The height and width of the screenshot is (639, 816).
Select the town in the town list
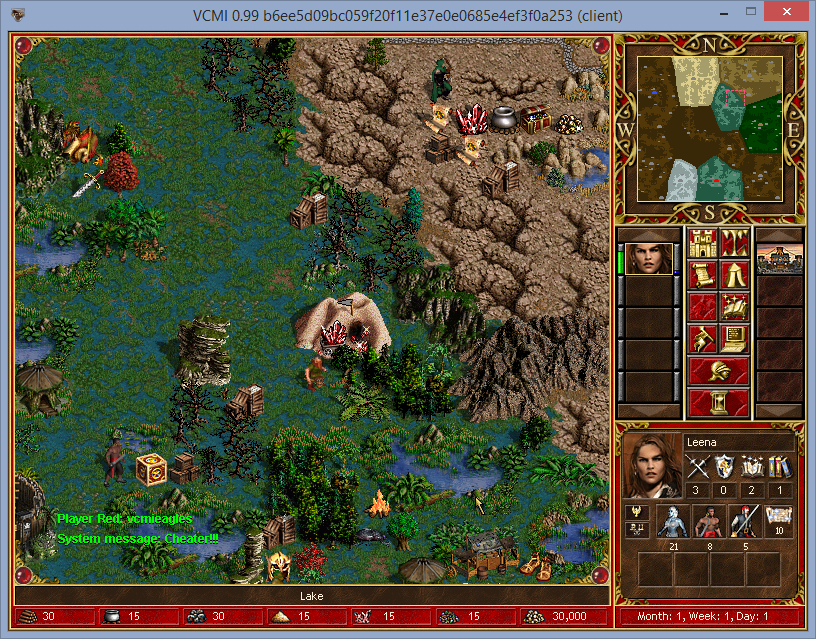(x=779, y=259)
